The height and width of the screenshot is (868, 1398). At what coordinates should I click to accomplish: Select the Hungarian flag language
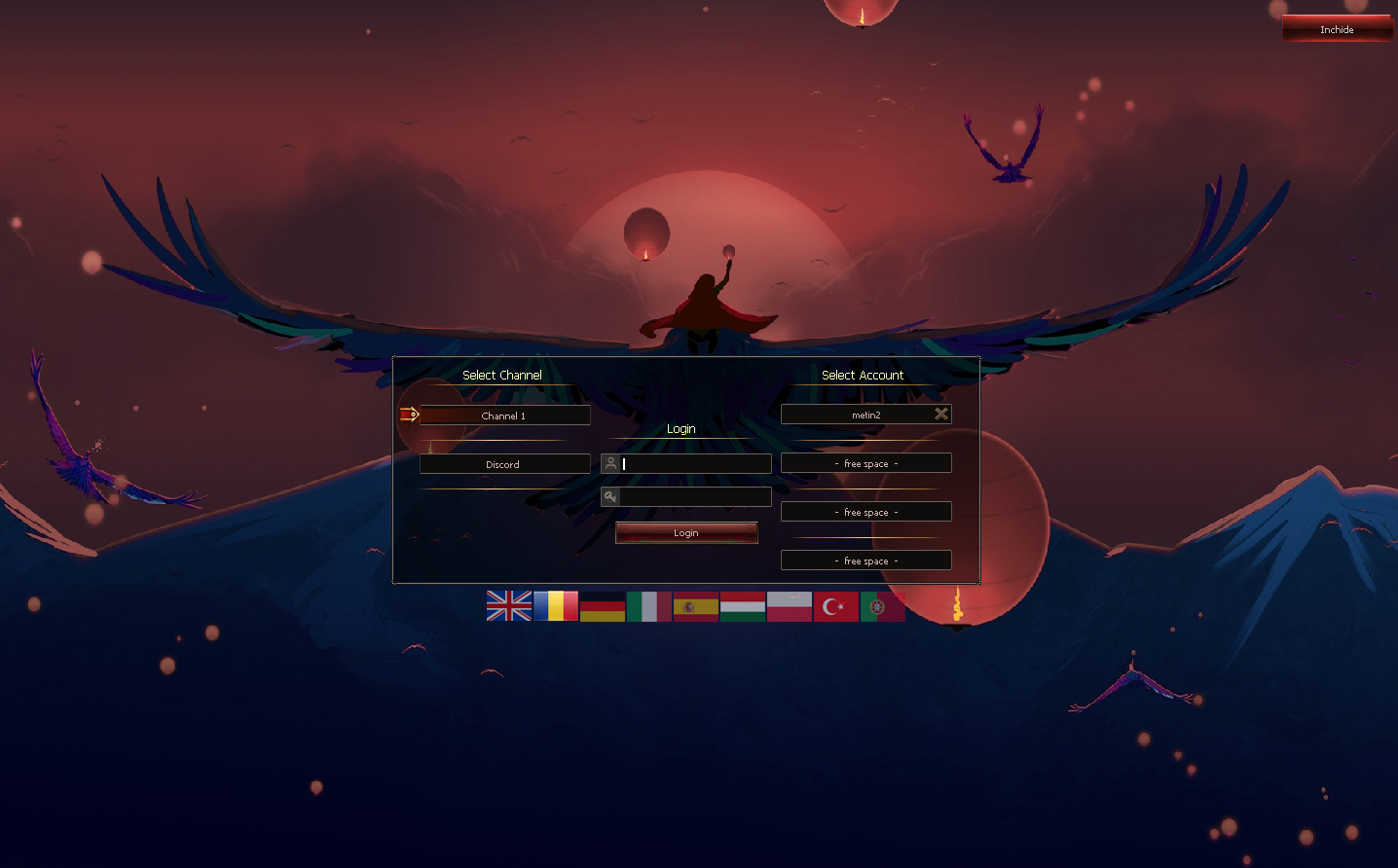tap(743, 606)
